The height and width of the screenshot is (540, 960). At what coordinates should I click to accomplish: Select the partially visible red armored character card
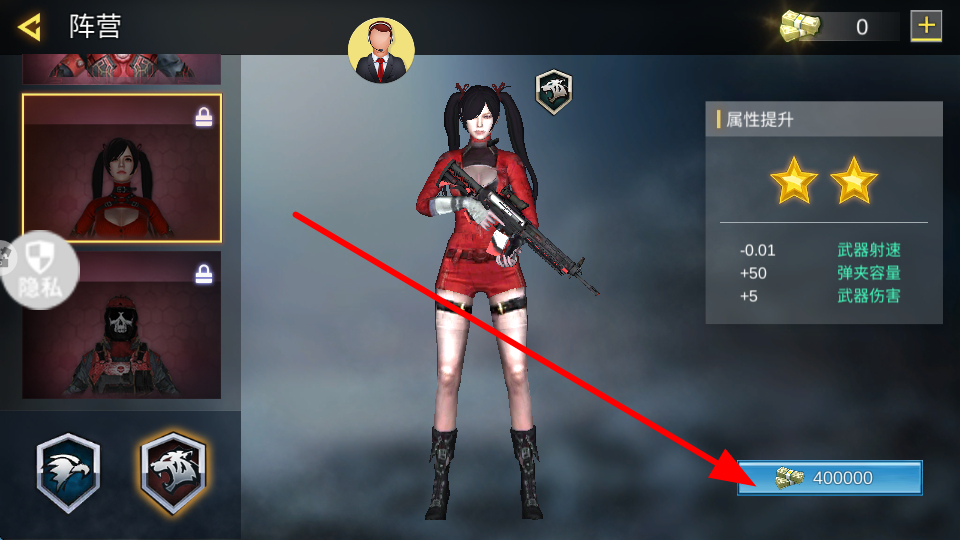coord(122,70)
